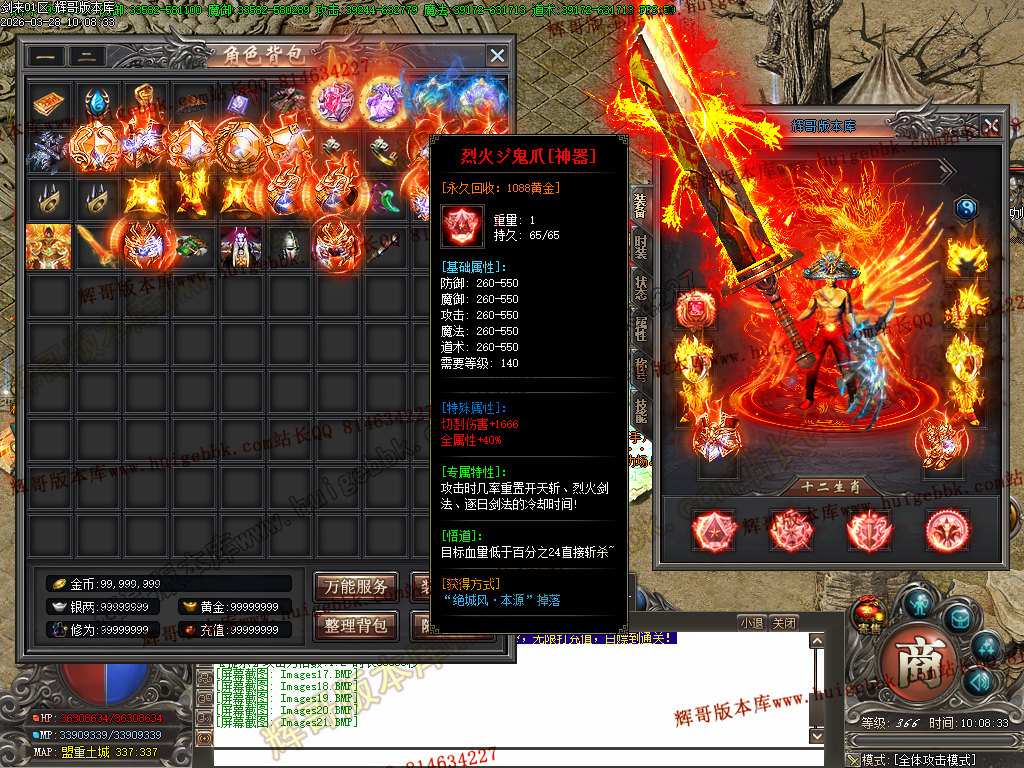Image resolution: width=1024 pixels, height=768 pixels.
Task: Open the 十二生肖 zodiac section
Action: click(826, 488)
